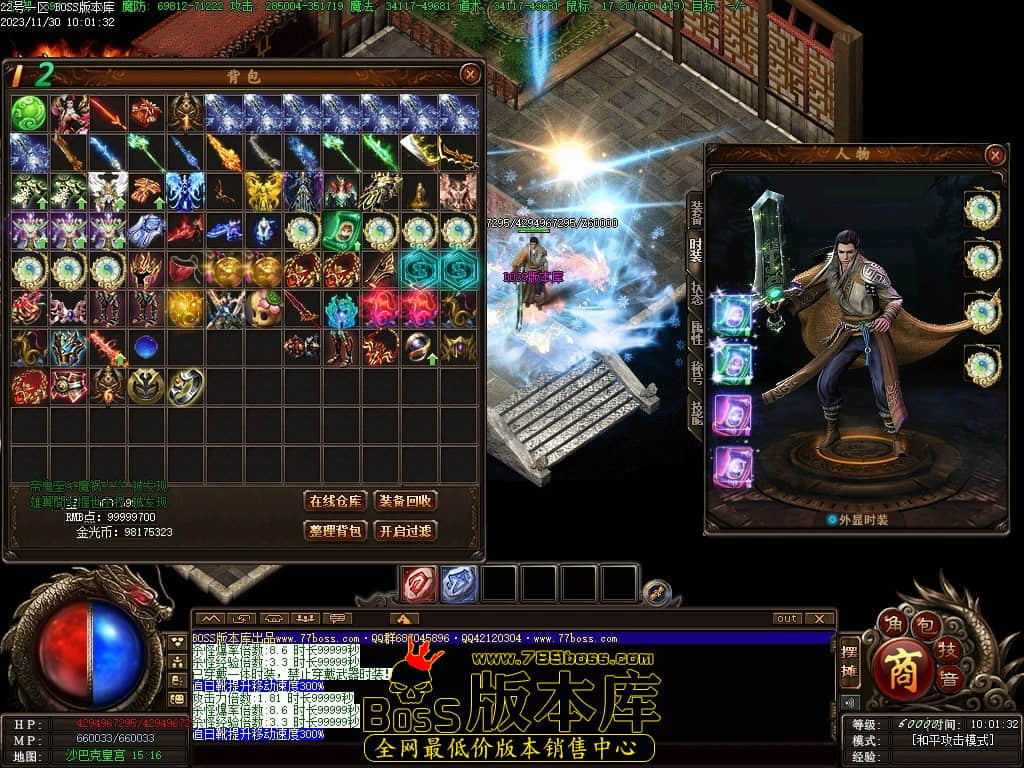Click the equipment recycle (装备回收) button
The width and height of the screenshot is (1024, 768).
point(405,501)
